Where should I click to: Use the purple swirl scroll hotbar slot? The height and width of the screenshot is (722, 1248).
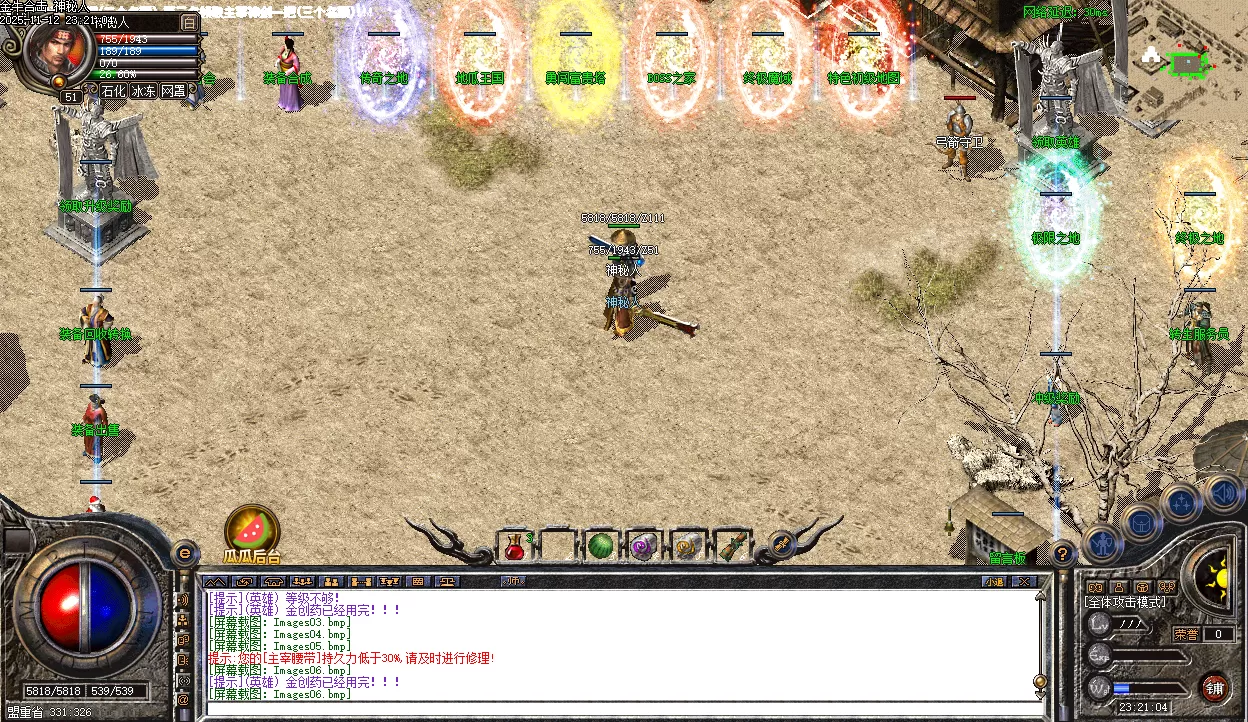point(642,546)
